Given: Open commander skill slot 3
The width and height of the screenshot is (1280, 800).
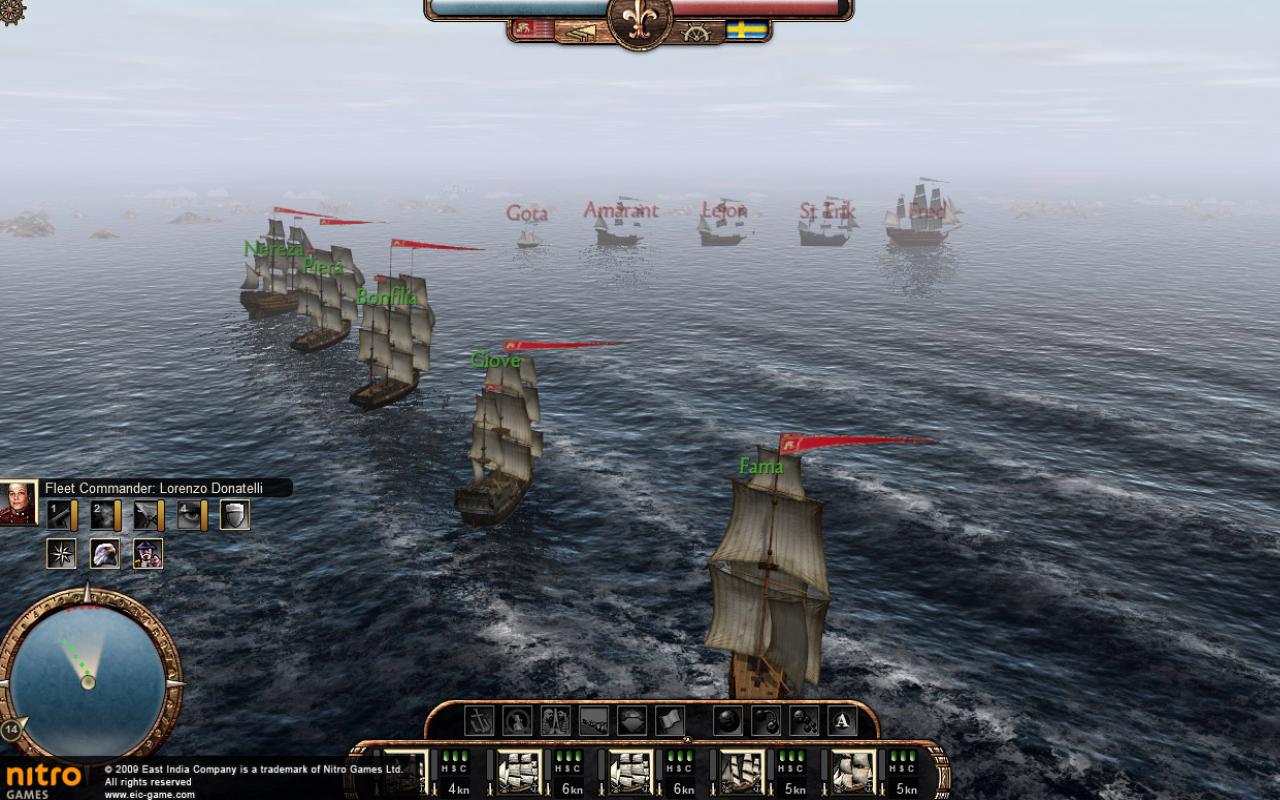Looking at the screenshot, I should pos(145,515).
